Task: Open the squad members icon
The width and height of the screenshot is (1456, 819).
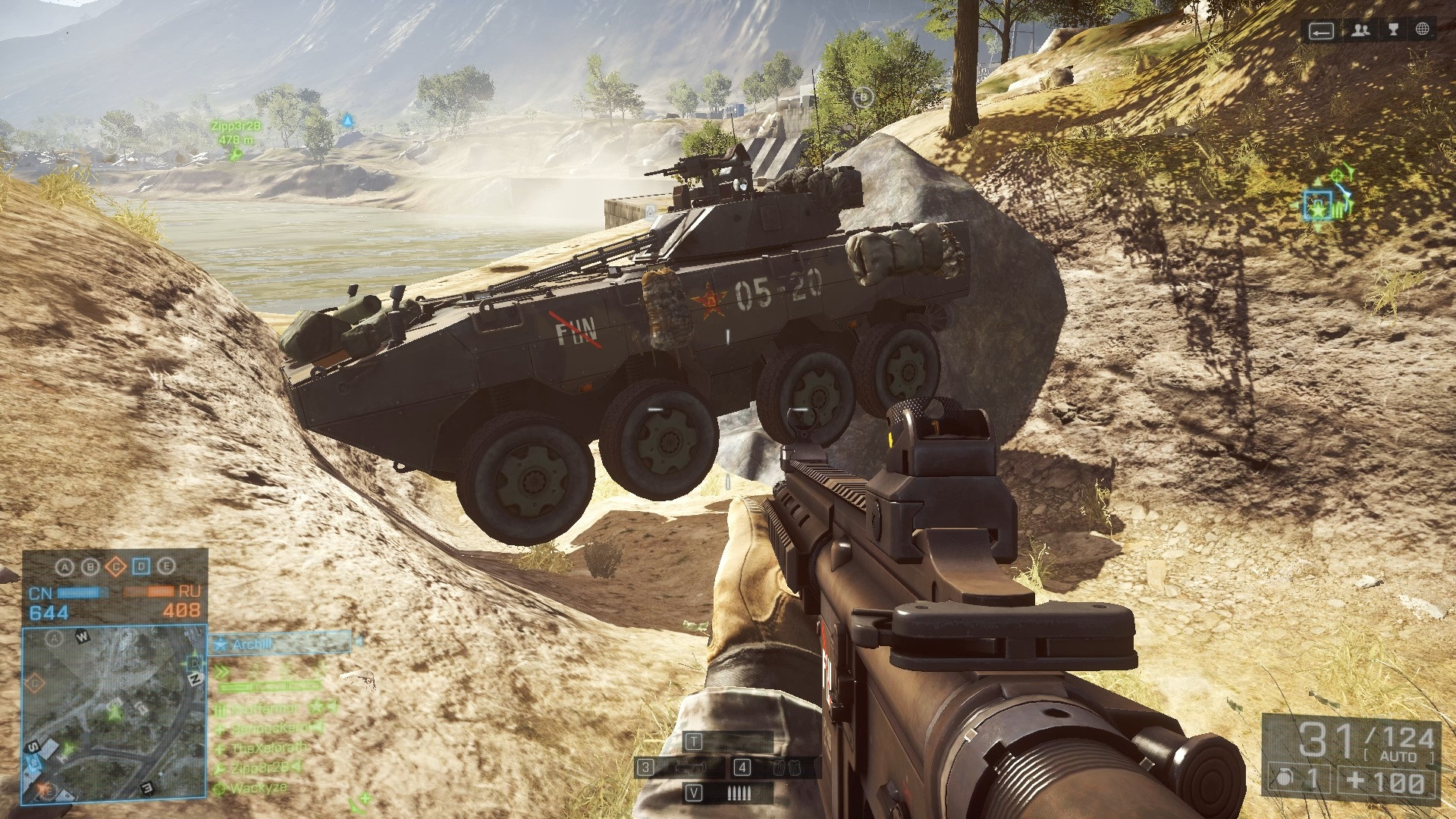Action: pyautogui.click(x=1360, y=30)
